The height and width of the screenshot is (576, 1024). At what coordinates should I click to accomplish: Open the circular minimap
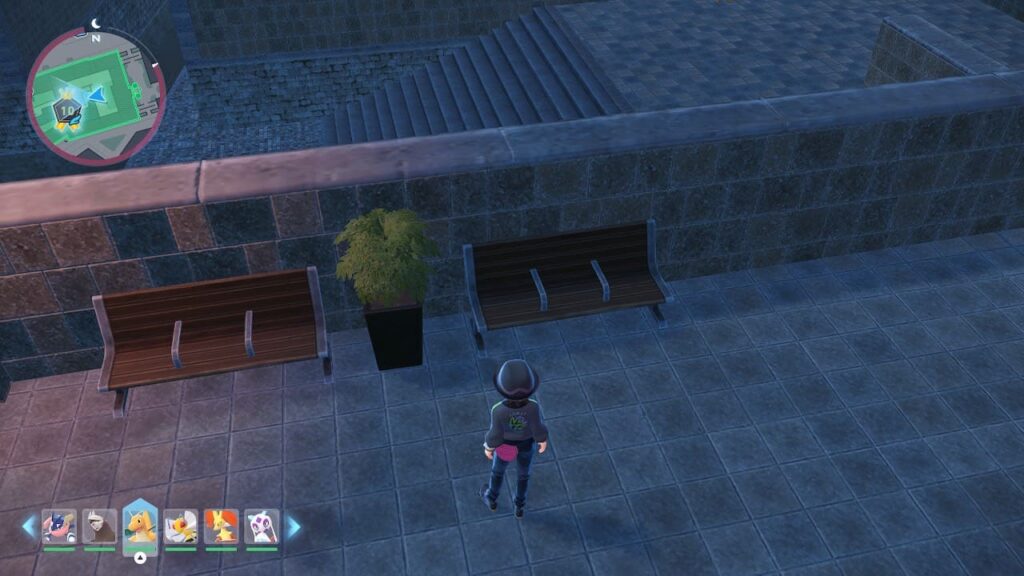[x=95, y=95]
